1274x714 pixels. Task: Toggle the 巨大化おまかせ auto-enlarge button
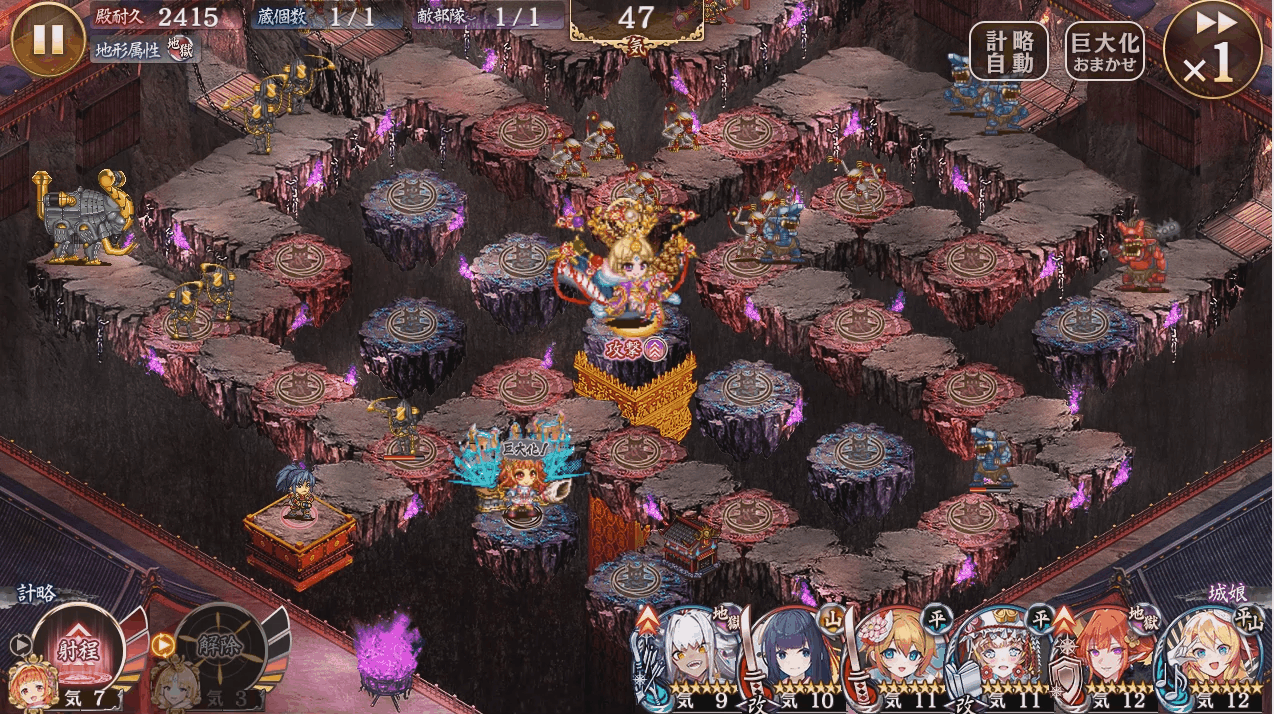pos(1104,51)
